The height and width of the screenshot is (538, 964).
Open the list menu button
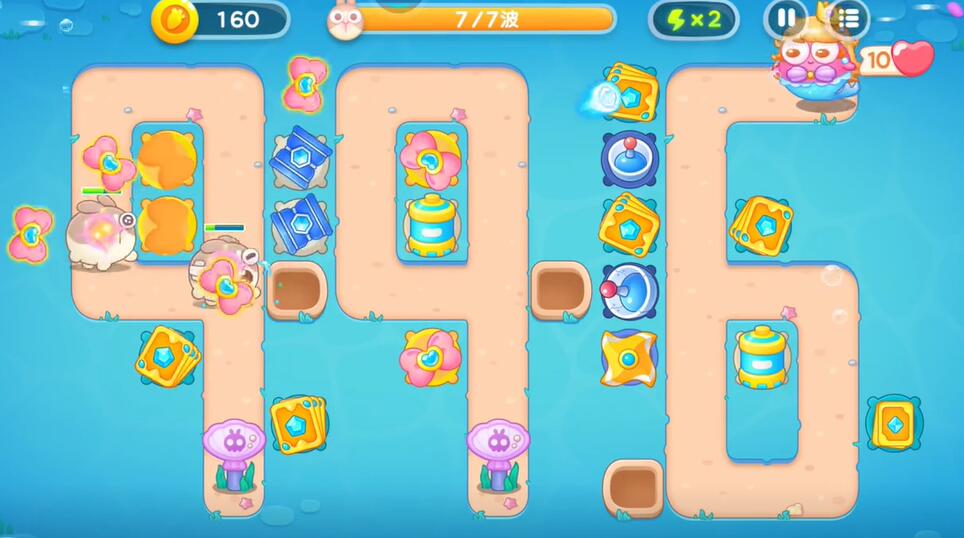849,19
